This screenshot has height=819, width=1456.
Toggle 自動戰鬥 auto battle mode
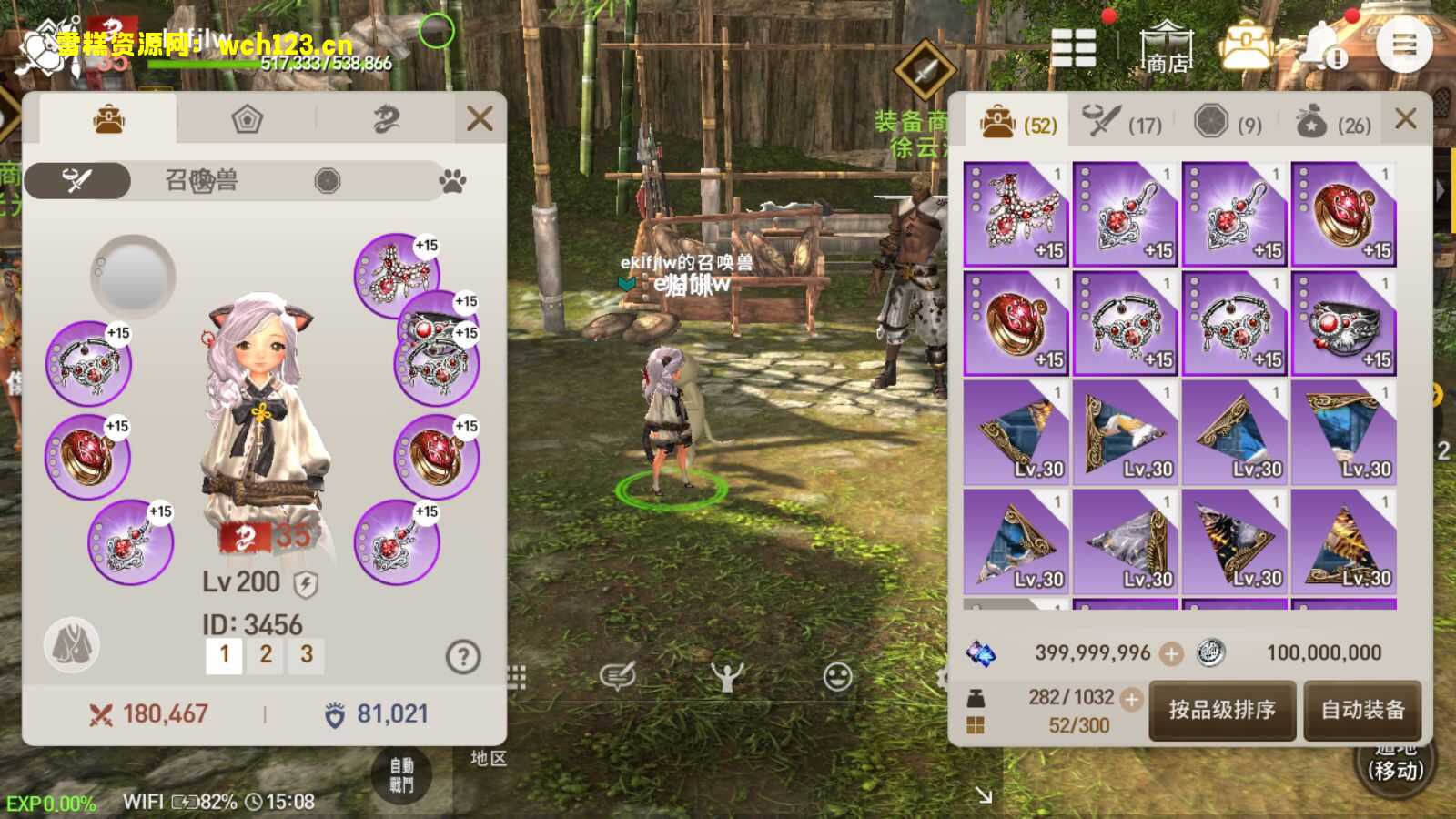[x=402, y=773]
